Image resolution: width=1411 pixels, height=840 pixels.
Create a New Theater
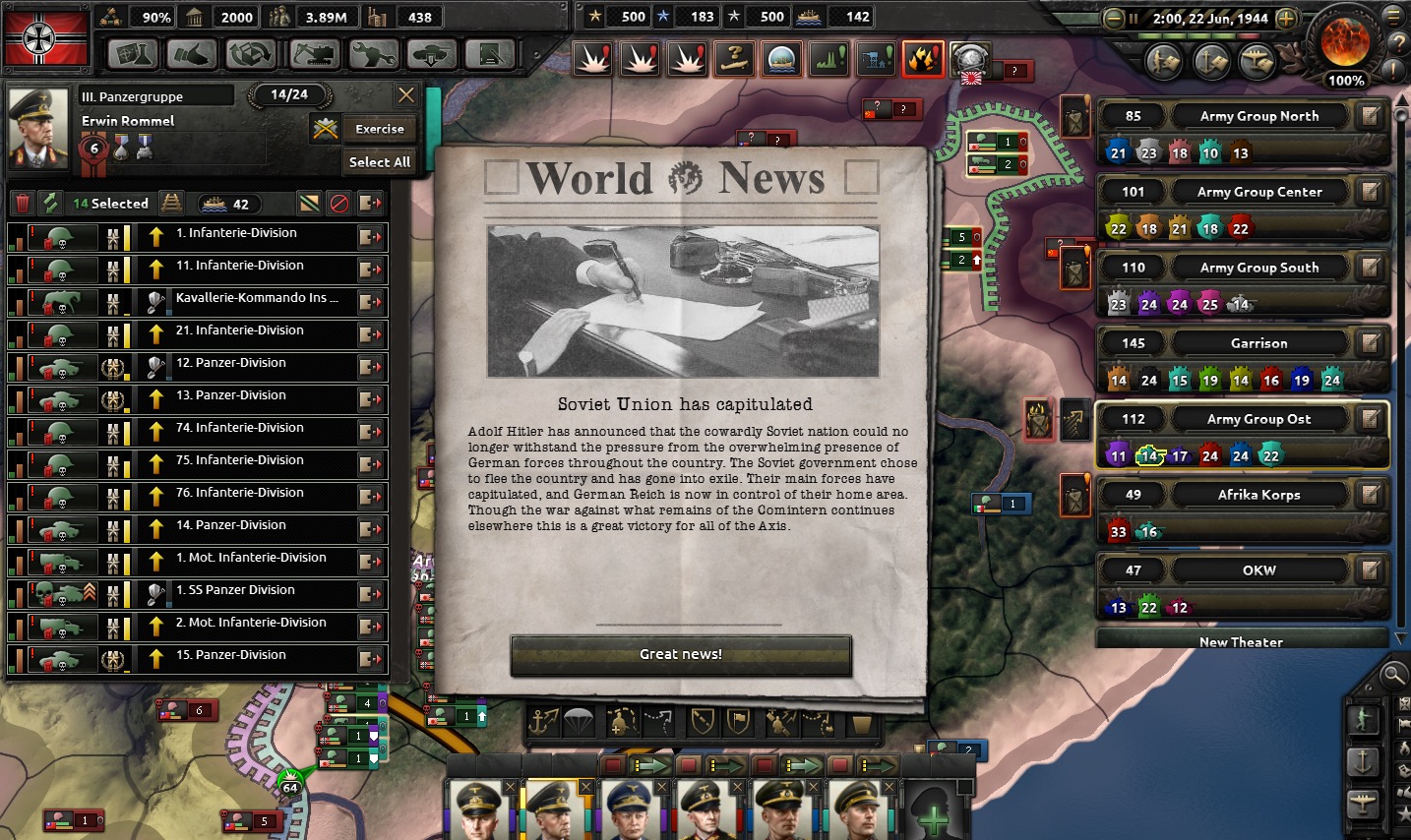(1241, 641)
